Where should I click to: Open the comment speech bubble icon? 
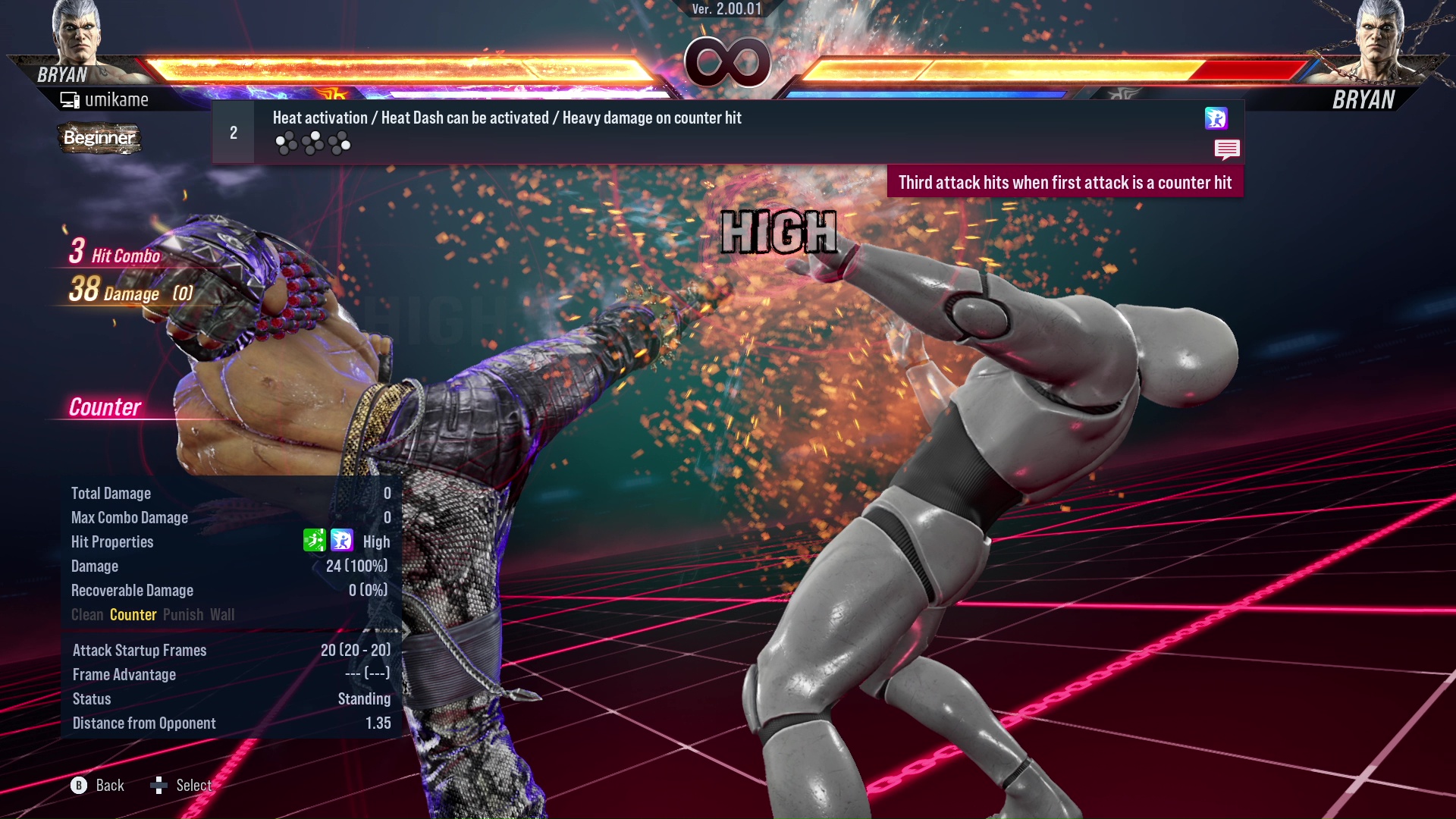(1227, 150)
